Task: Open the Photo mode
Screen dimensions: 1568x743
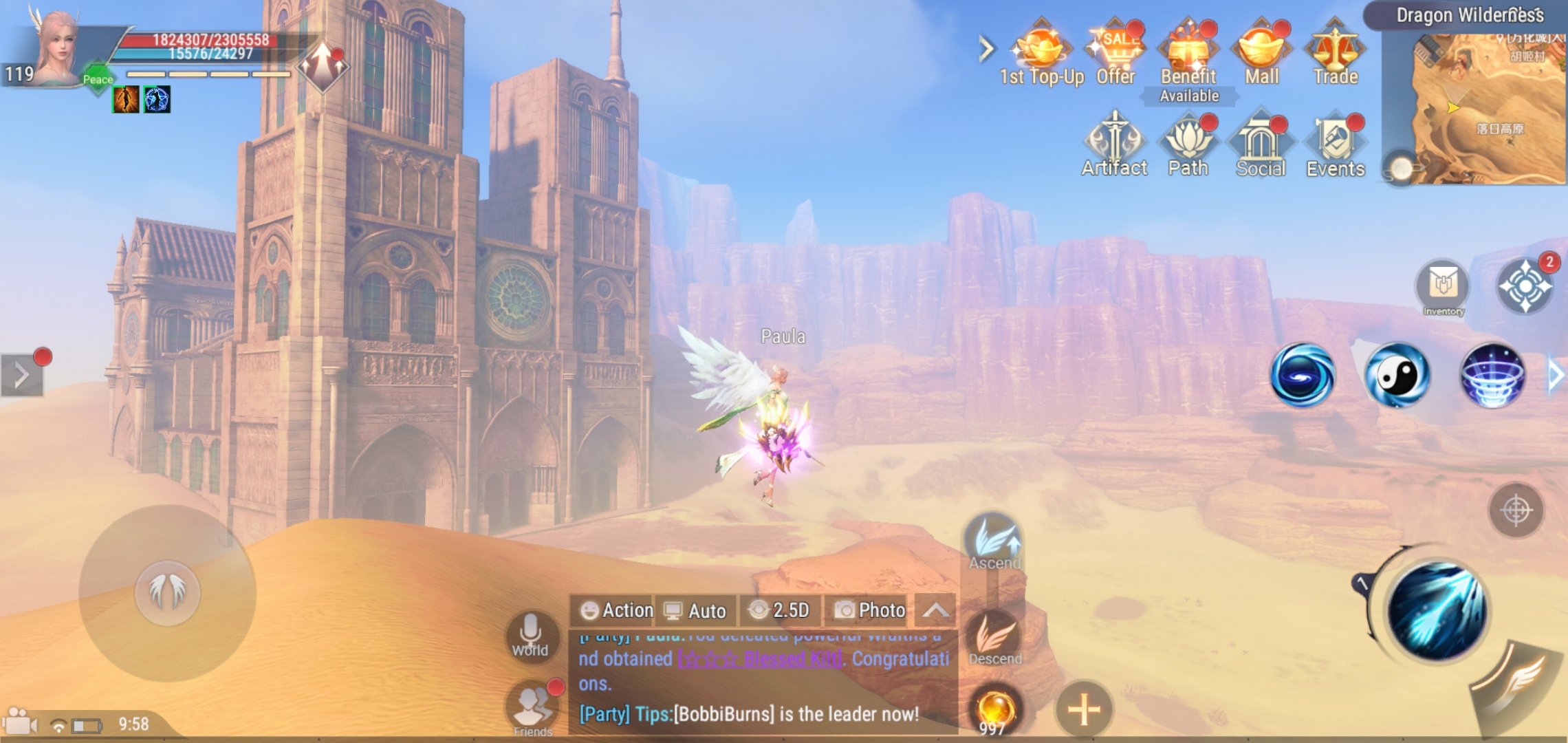Action: (x=870, y=610)
